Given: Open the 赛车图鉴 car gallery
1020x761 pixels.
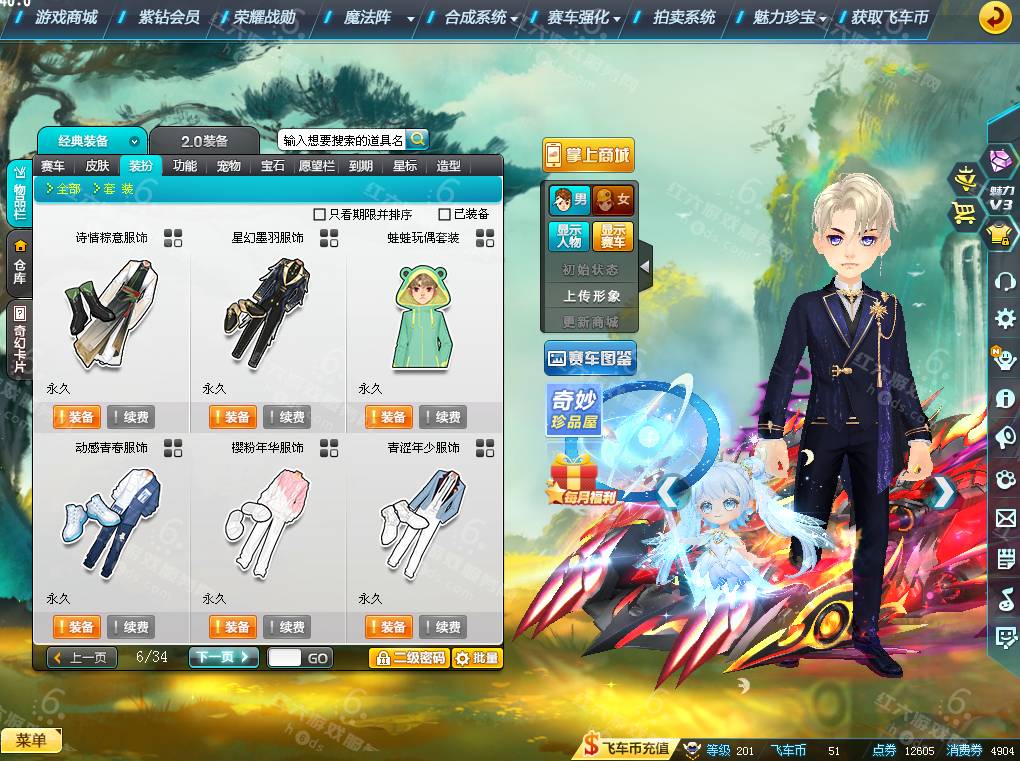Looking at the screenshot, I should coord(590,358).
